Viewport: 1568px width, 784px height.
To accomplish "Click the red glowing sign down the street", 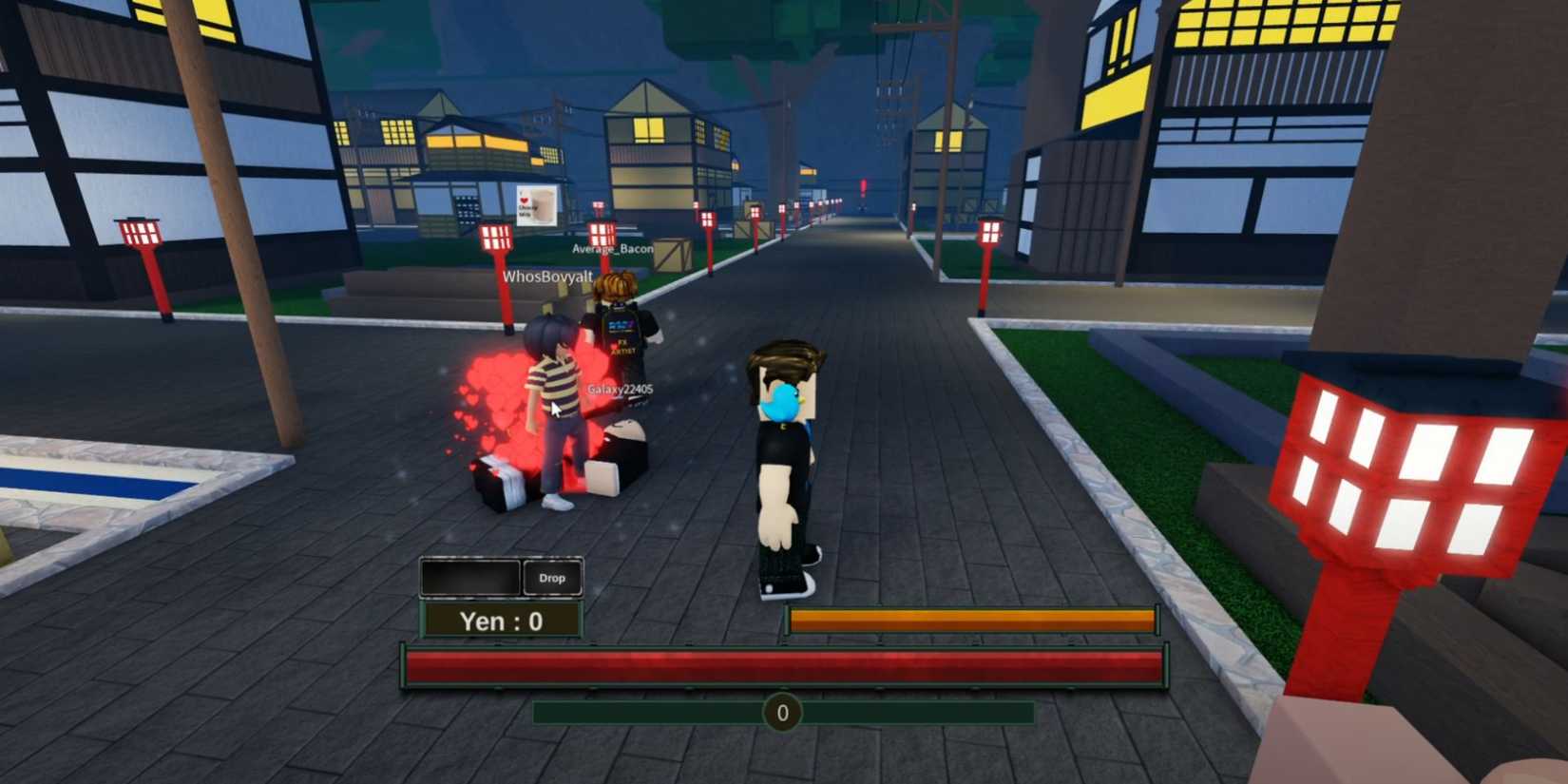I will (x=861, y=186).
